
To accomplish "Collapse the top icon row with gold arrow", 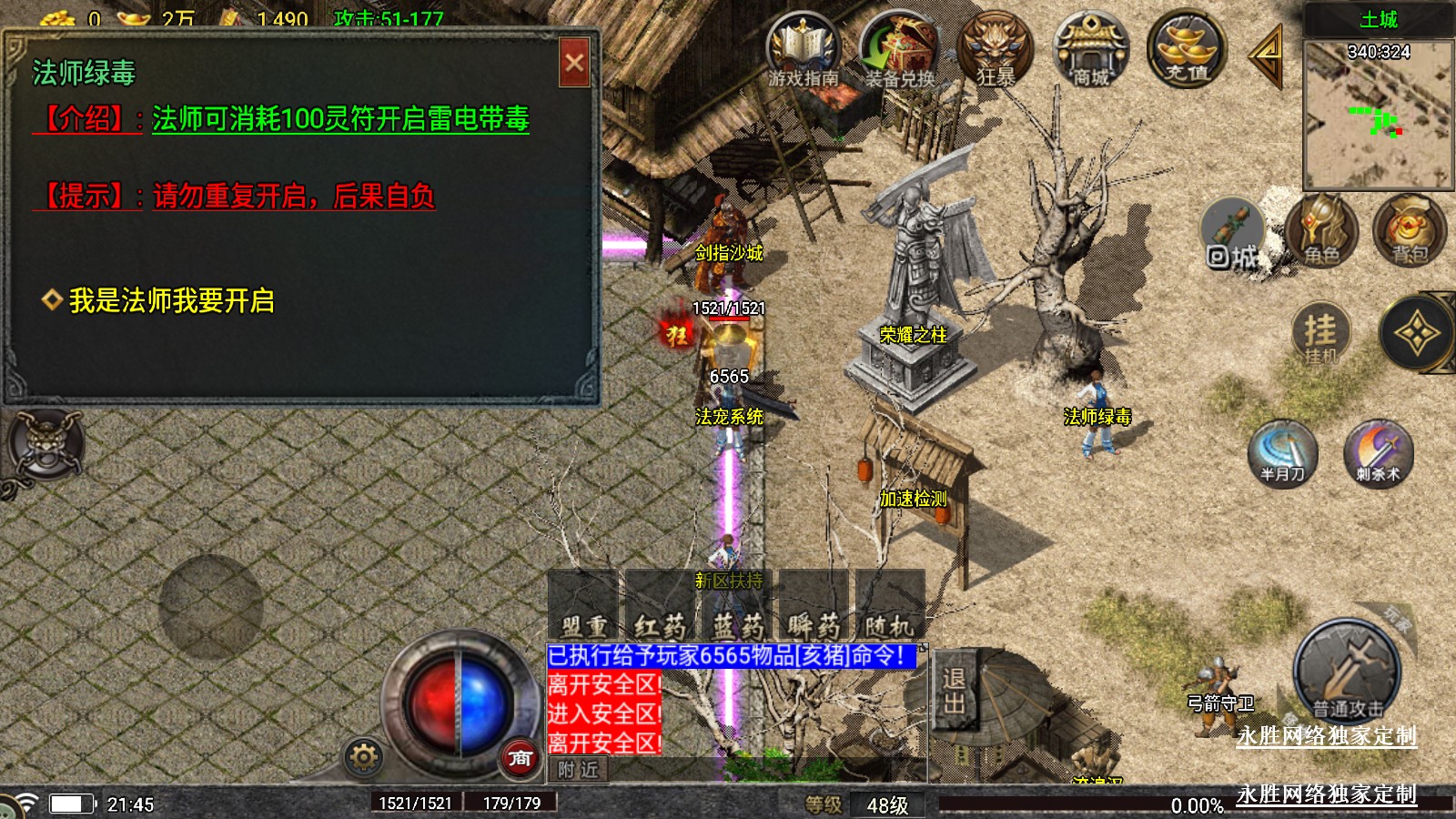I will pos(1267,56).
